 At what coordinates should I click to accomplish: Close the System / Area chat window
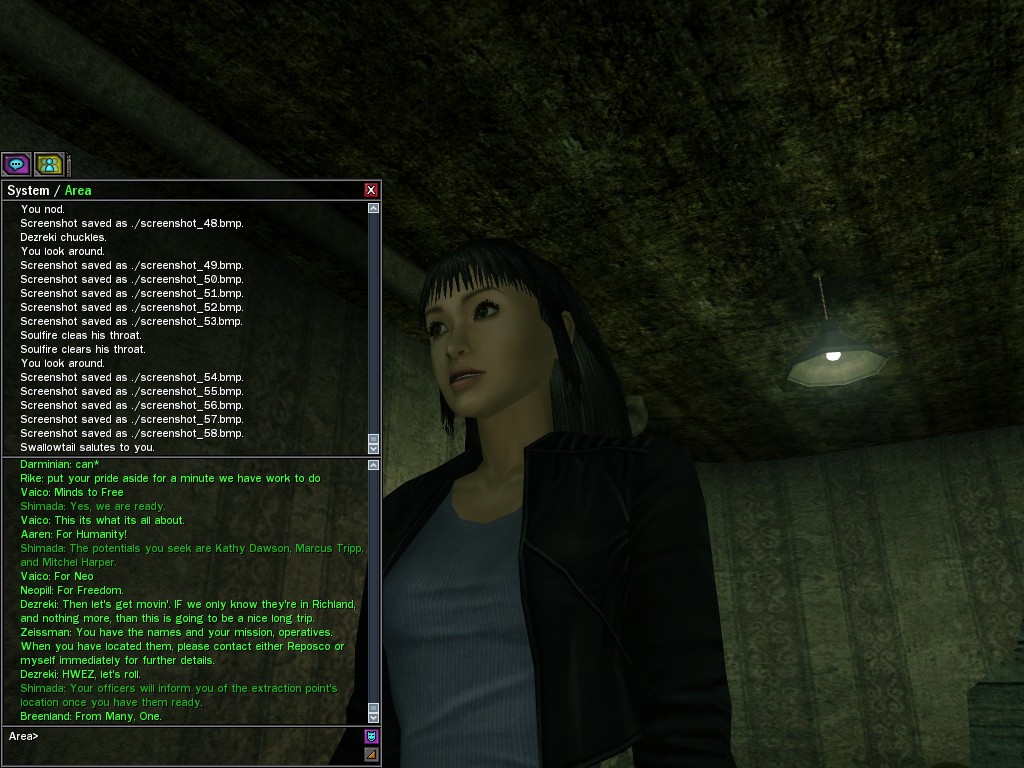pyautogui.click(x=371, y=190)
